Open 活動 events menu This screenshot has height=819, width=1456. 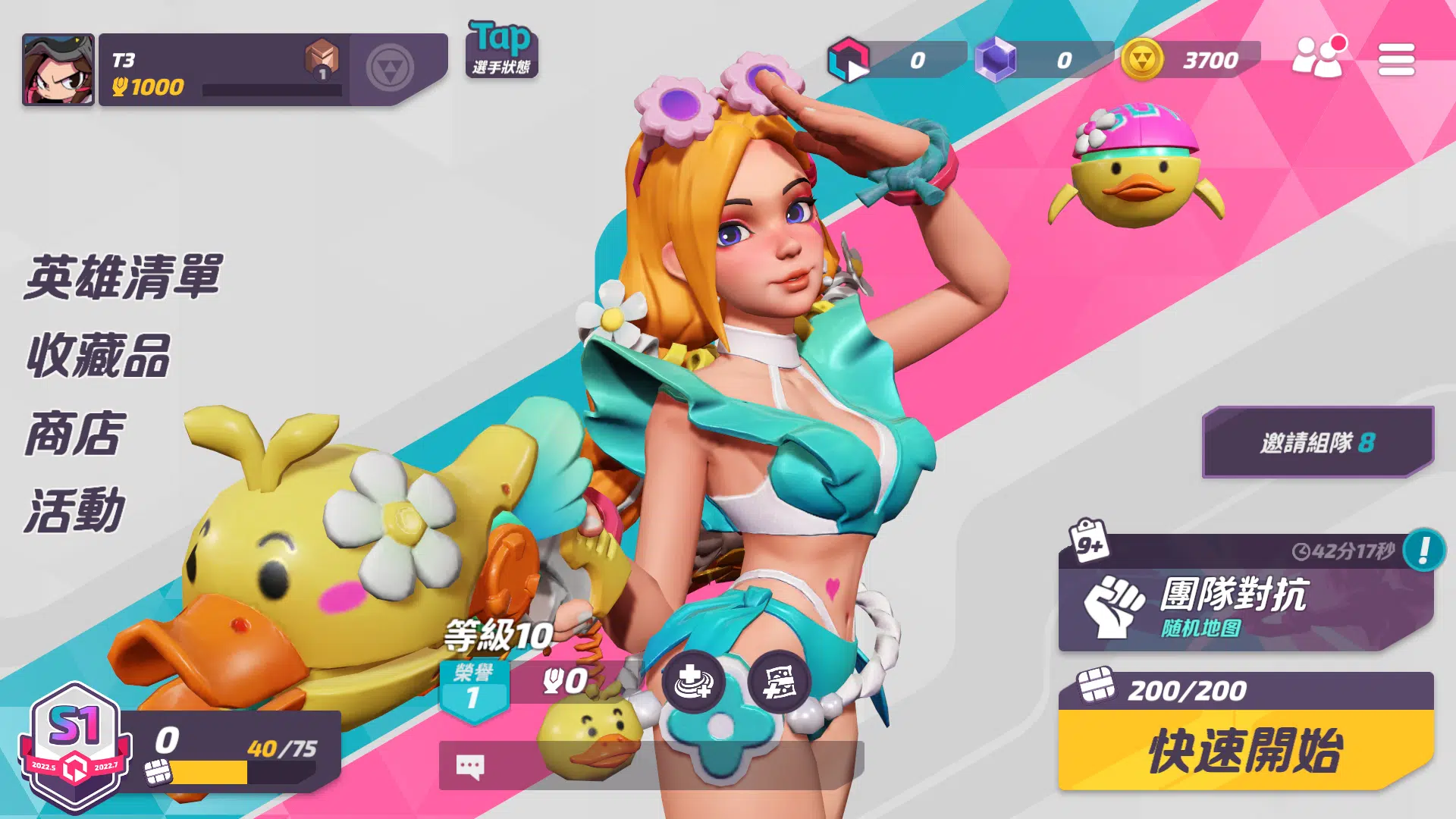pos(74,511)
